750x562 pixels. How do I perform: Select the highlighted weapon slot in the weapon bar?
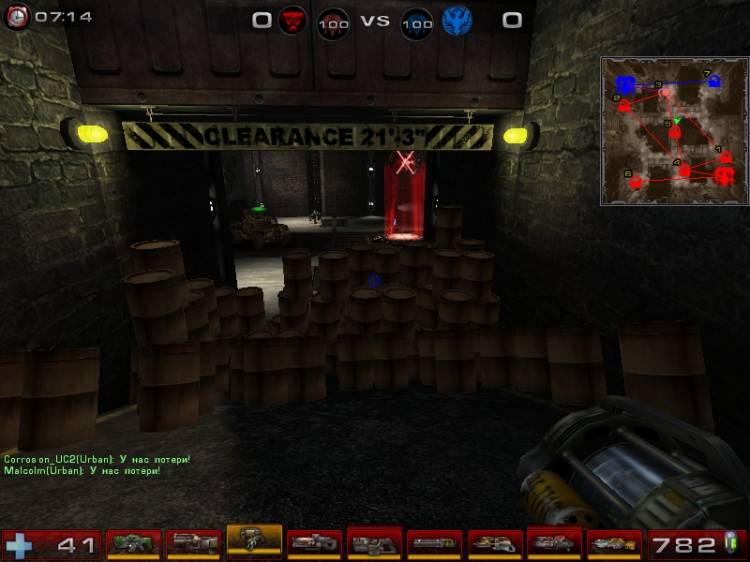point(254,541)
